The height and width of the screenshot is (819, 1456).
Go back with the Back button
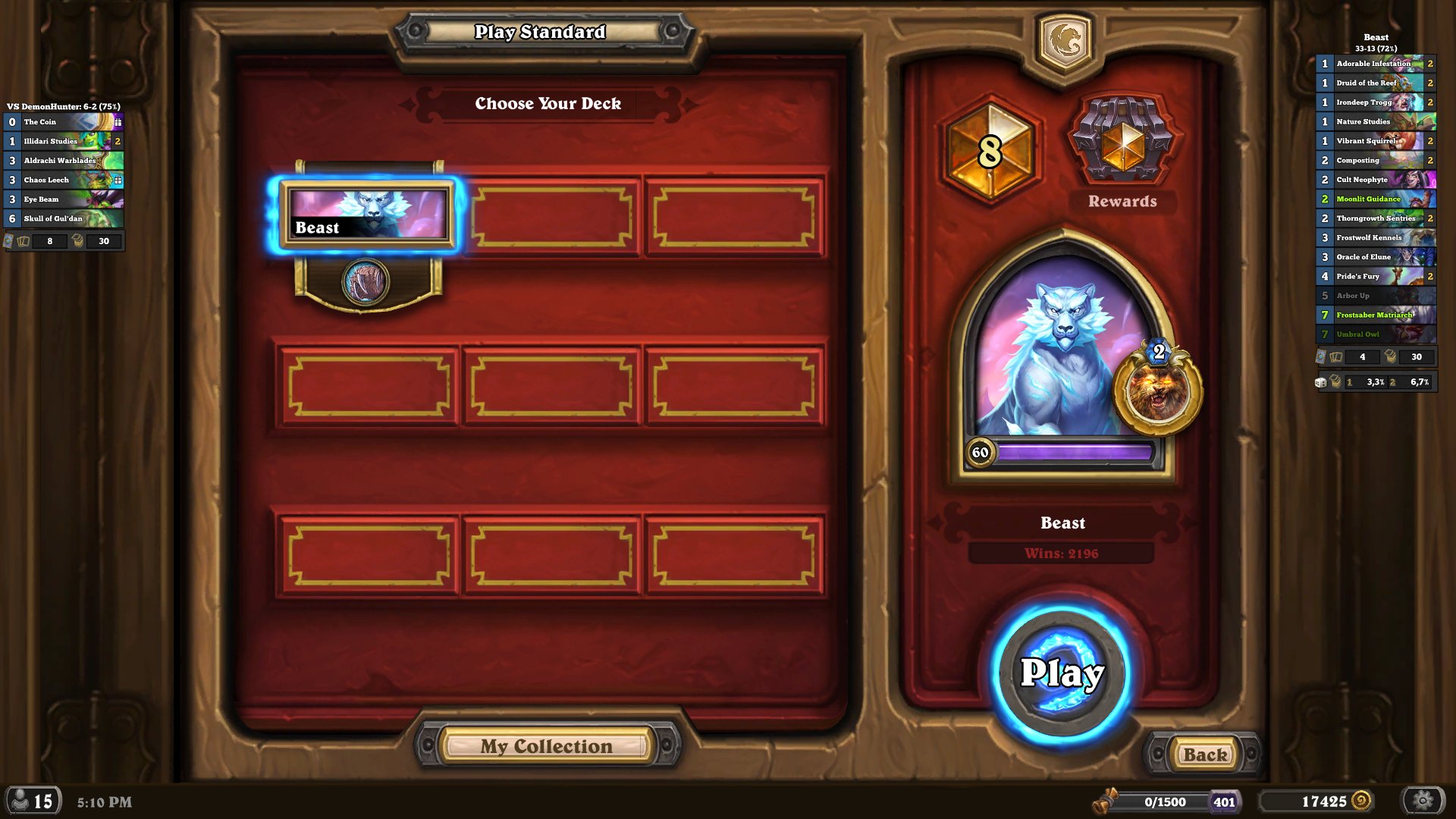pyautogui.click(x=1204, y=755)
